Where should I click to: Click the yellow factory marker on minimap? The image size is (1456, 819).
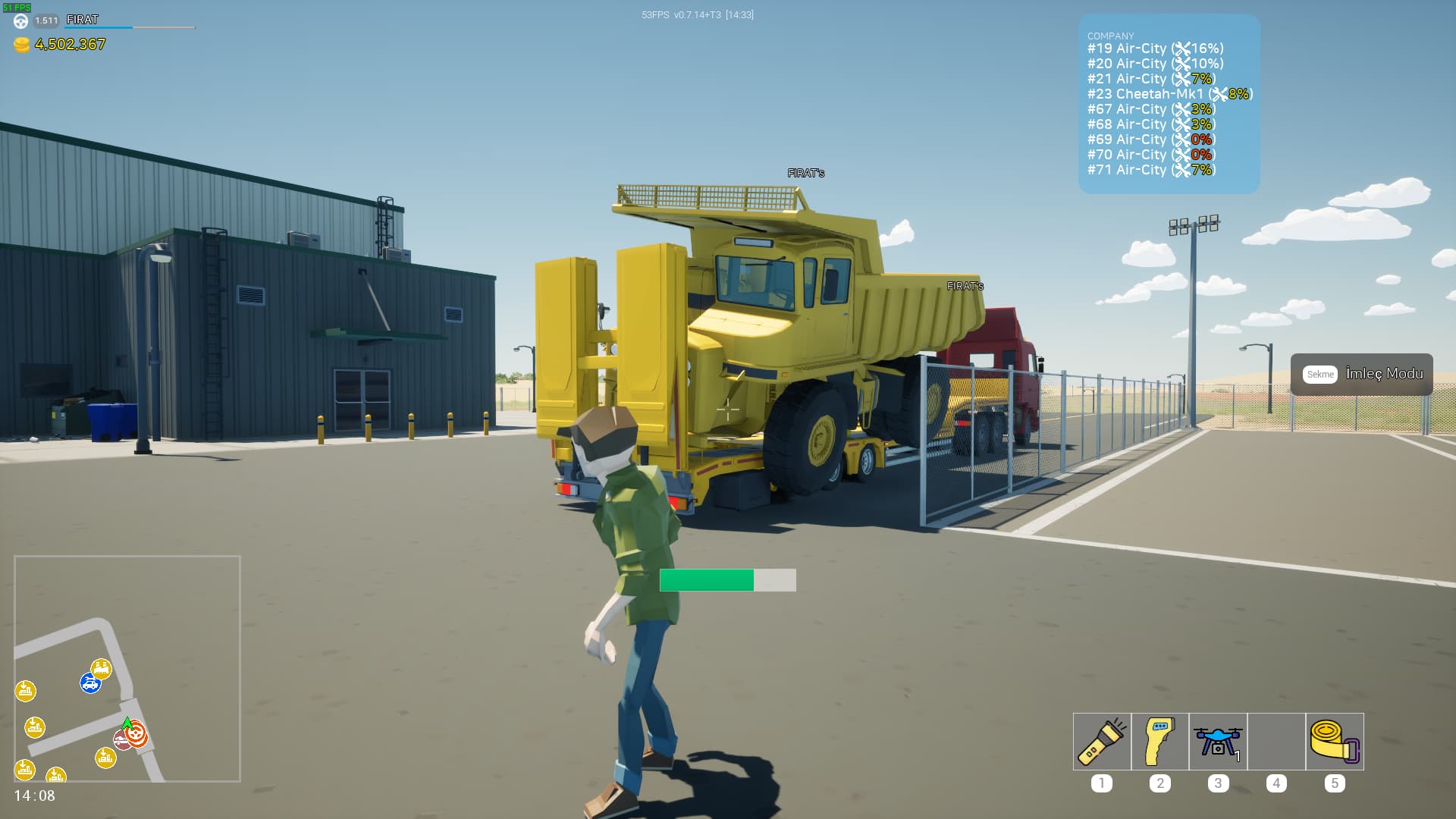tap(101, 668)
